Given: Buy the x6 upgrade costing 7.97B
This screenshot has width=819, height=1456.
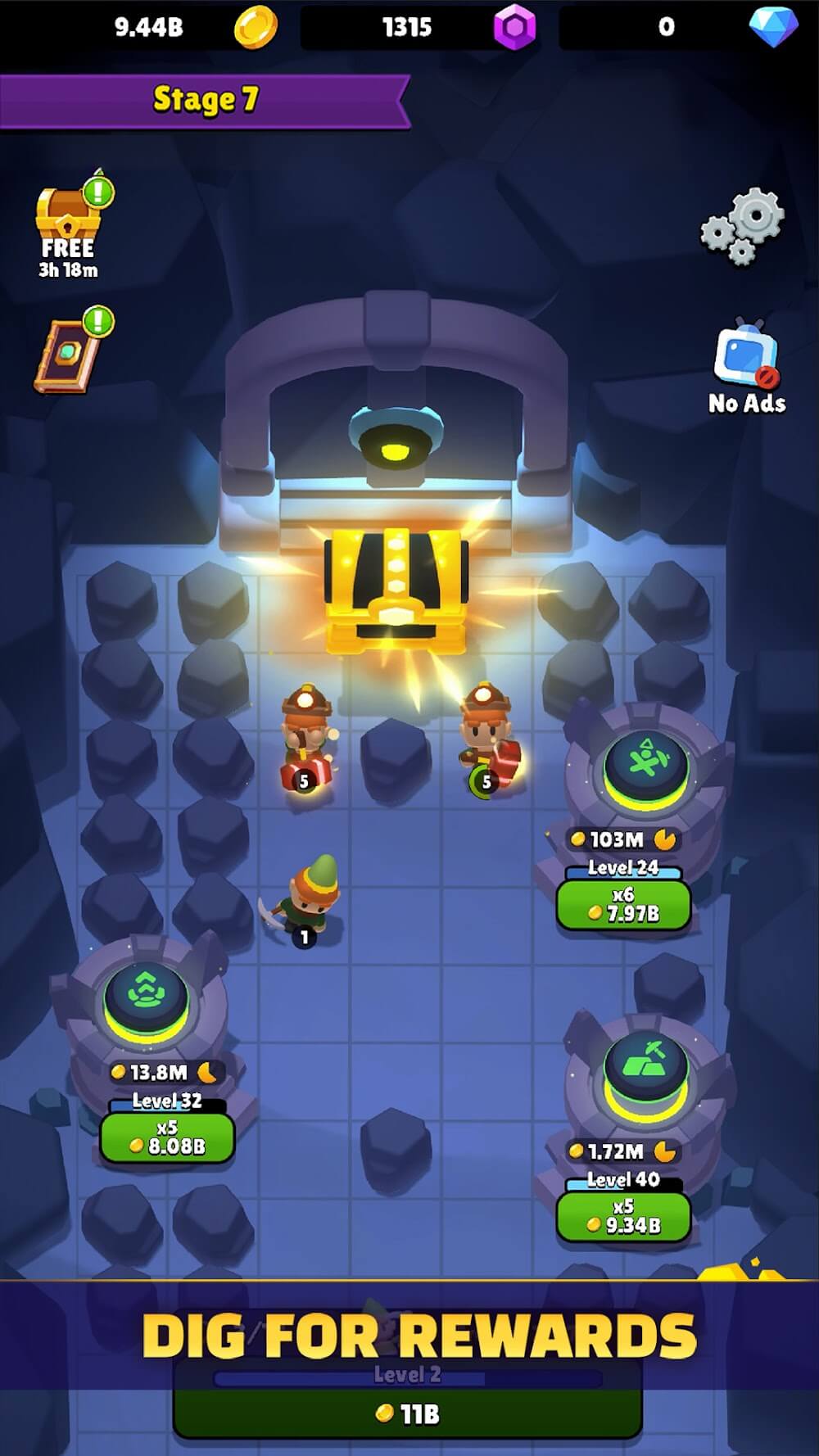Looking at the screenshot, I should tap(623, 905).
